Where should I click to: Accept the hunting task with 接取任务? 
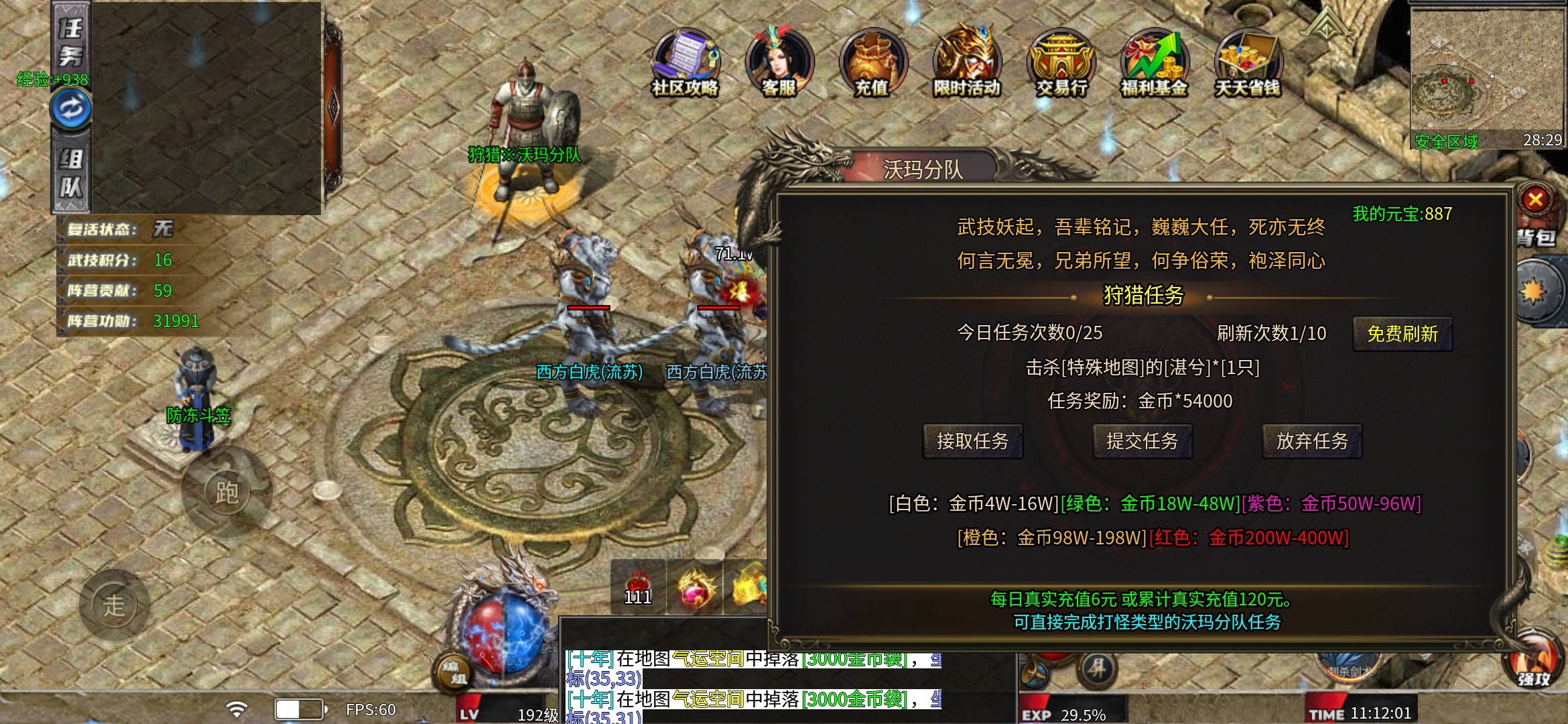coord(972,441)
